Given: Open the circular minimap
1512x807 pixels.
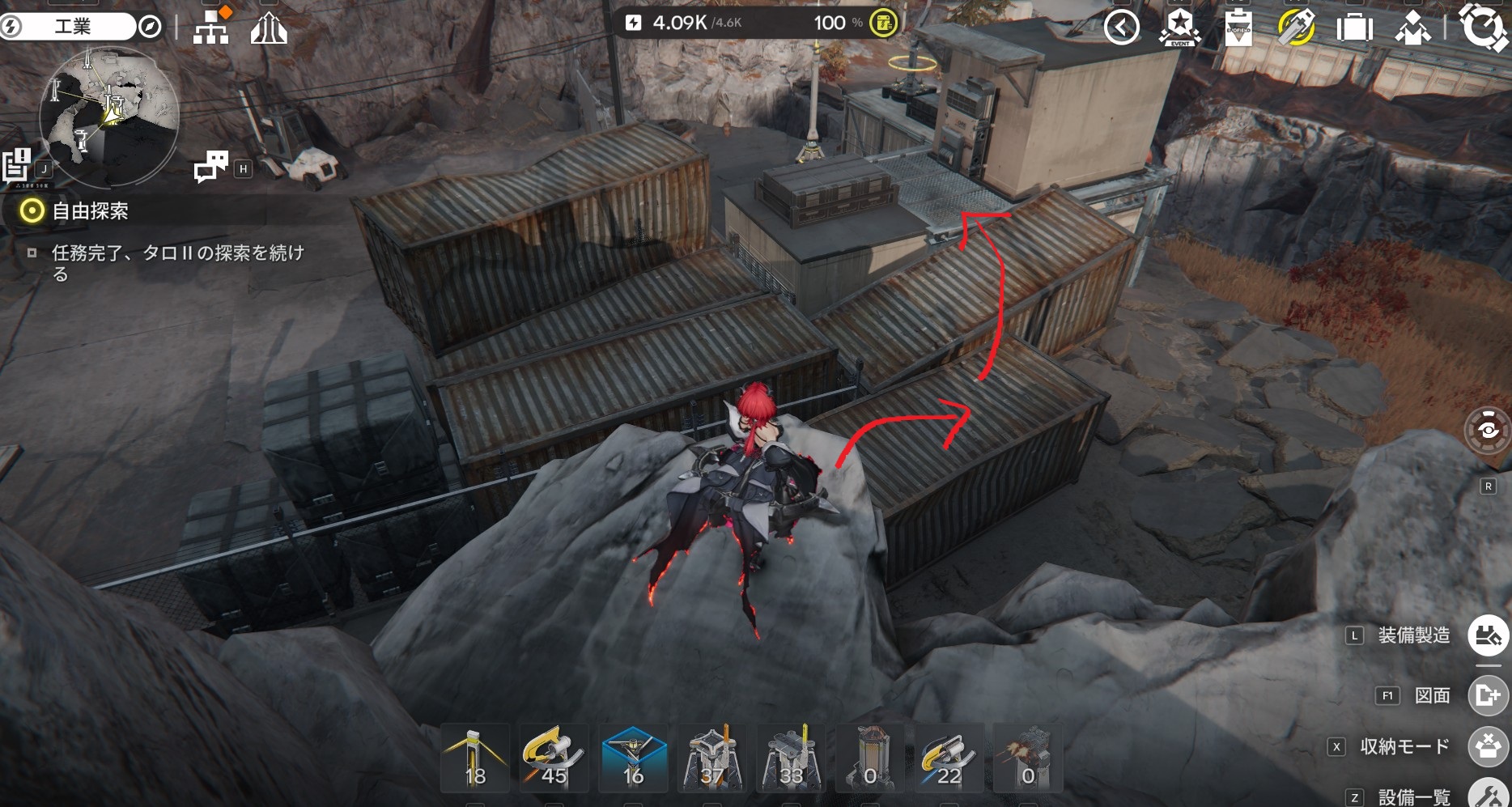Looking at the screenshot, I should coord(109,117).
